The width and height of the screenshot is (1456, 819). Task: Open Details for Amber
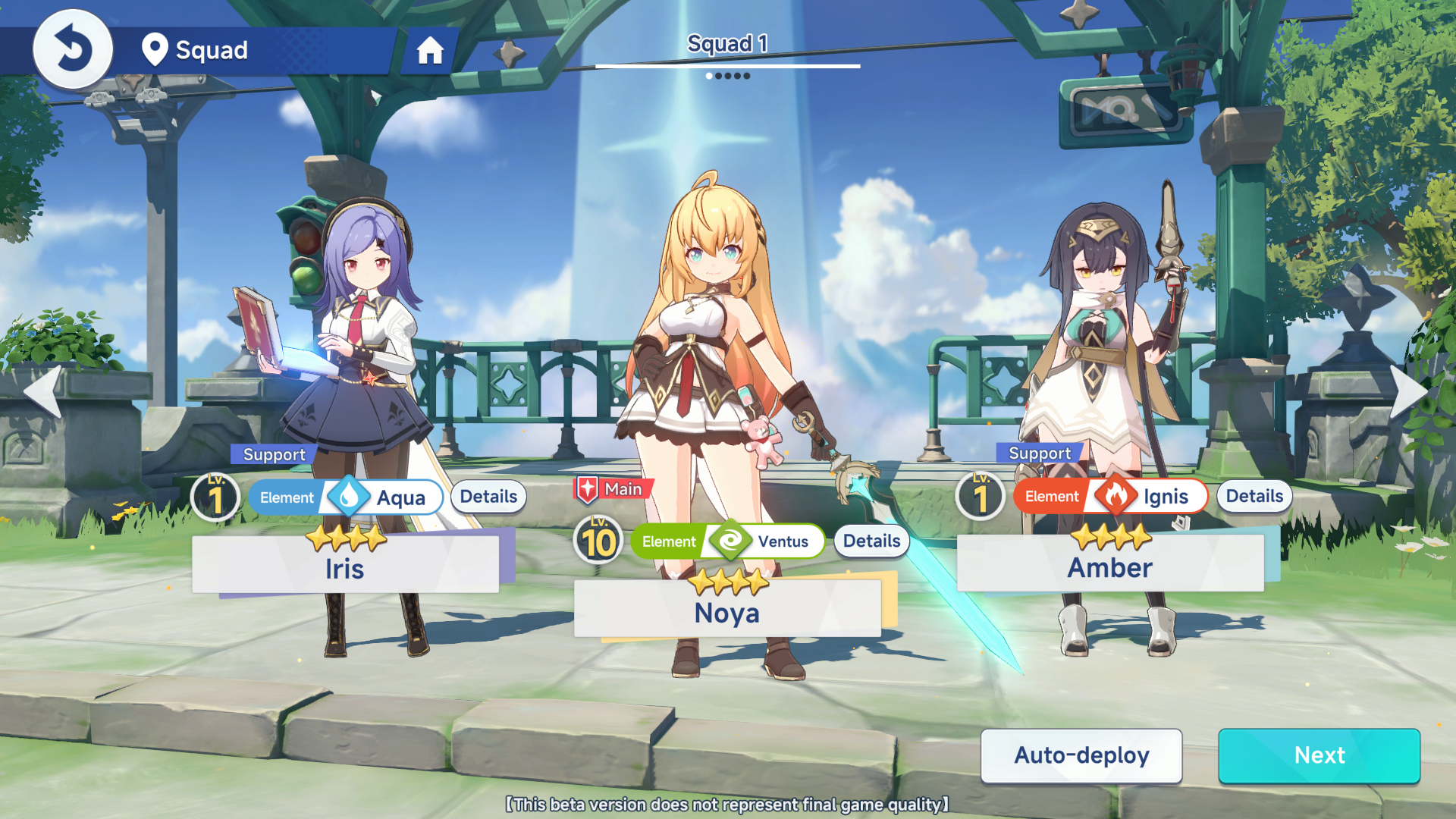pos(1254,496)
